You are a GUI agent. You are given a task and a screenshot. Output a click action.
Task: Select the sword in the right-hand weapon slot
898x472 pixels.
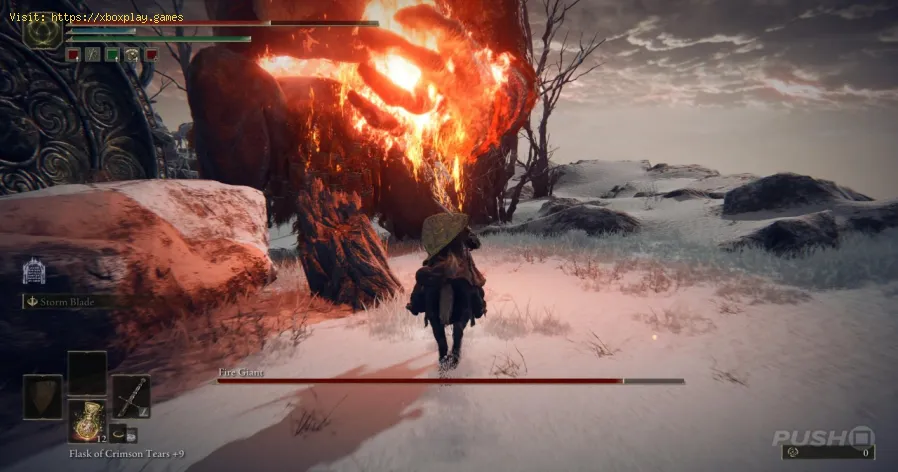pos(131,396)
